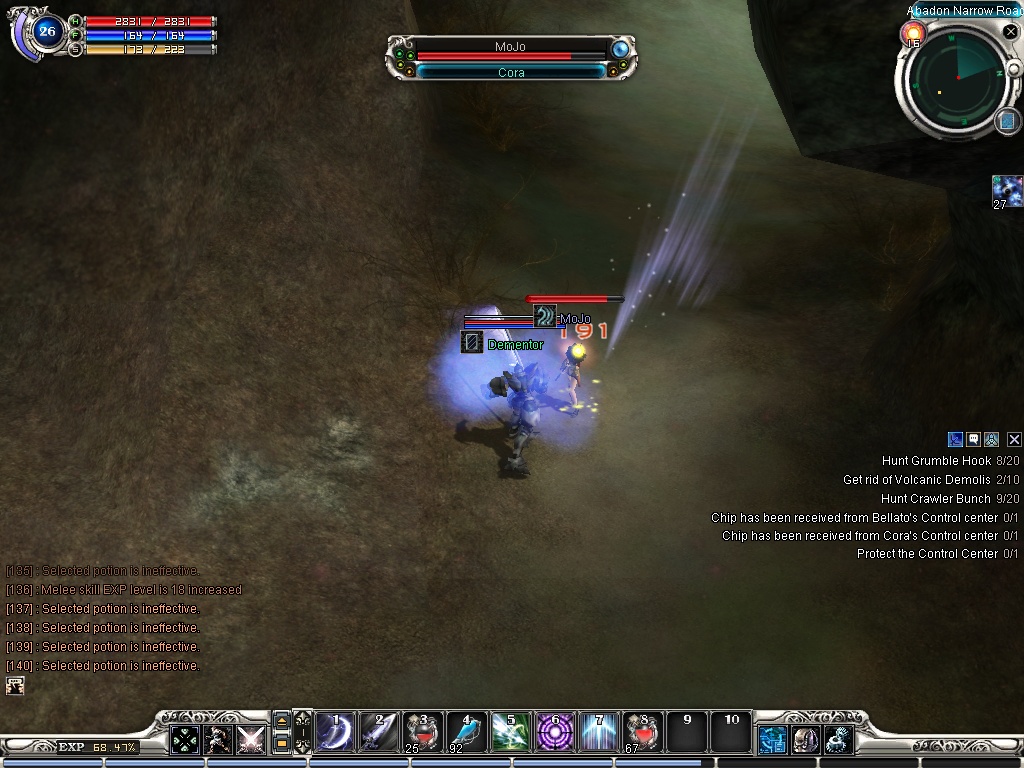This screenshot has height=768, width=1024.
Task: Activate the green burst skill in slot 5
Action: coord(511,732)
